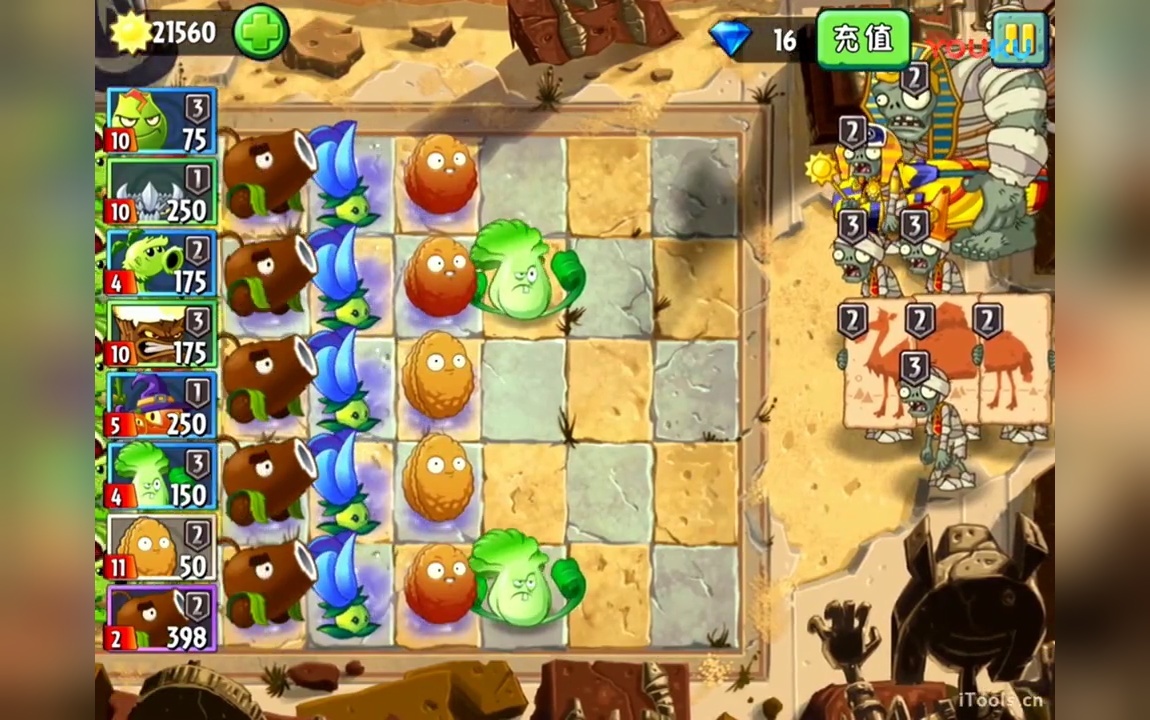Select the Wall-nut seed packet costing 50

[162, 548]
